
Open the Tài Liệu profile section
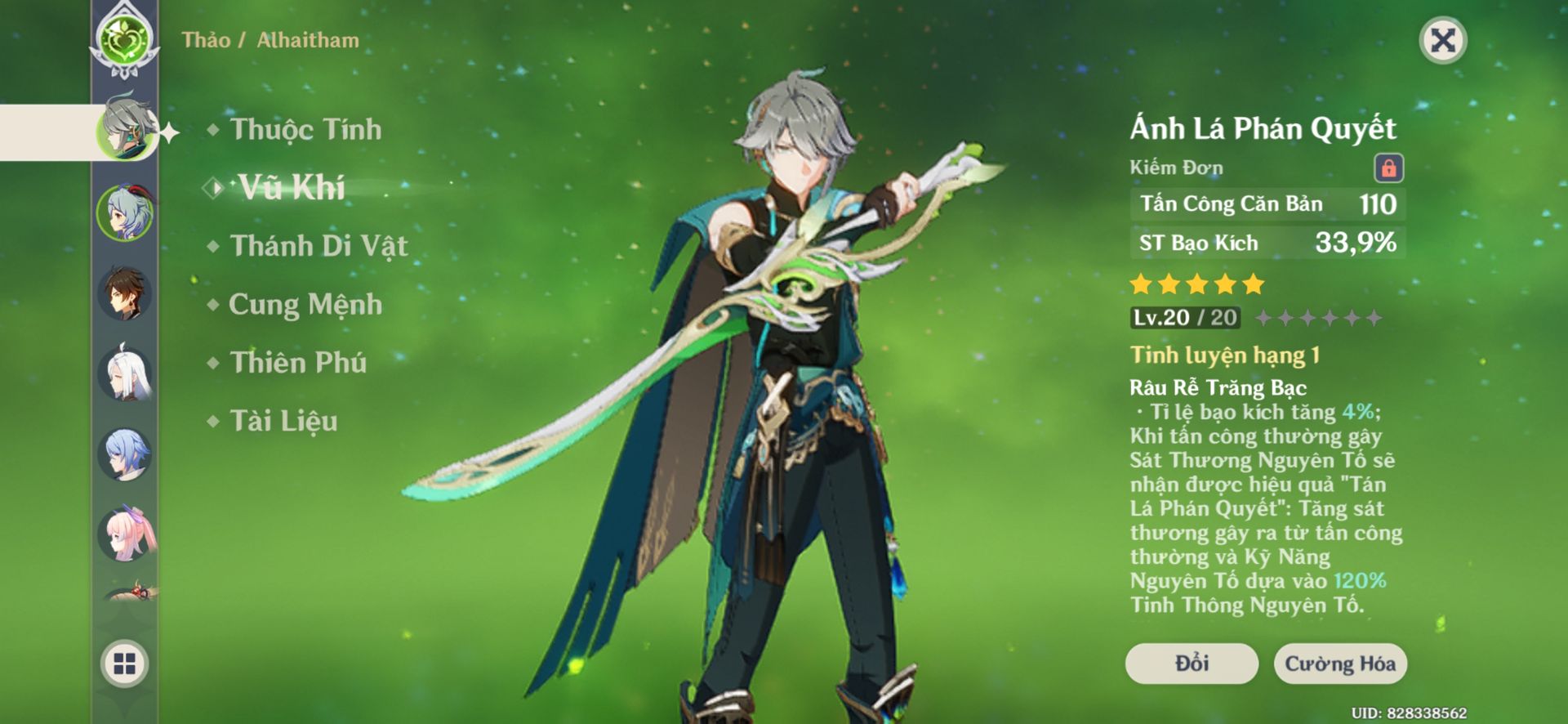pyautogui.click(x=283, y=421)
